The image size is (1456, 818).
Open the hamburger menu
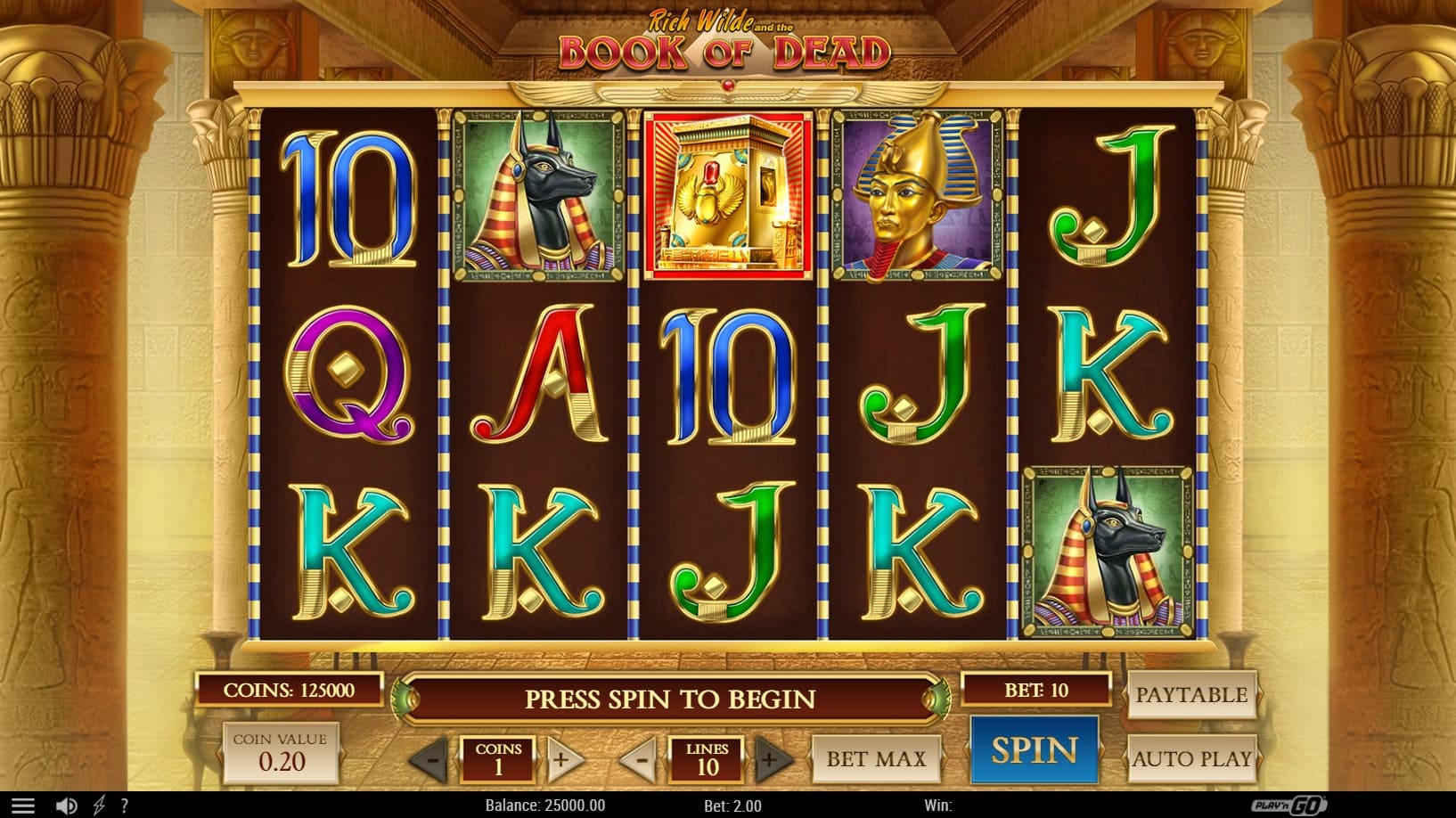[x=23, y=806]
